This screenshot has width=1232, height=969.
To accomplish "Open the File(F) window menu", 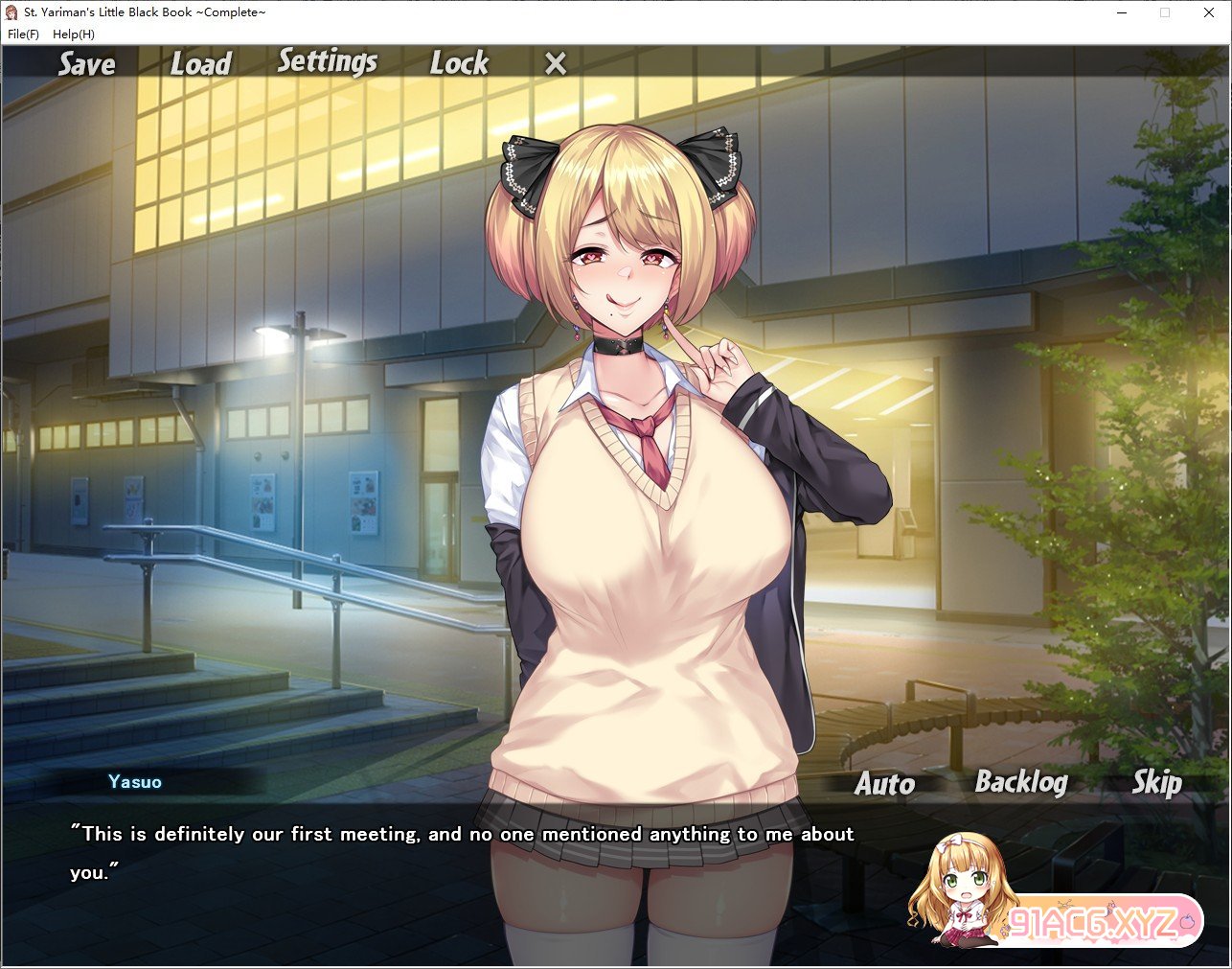I will pyautogui.click(x=23, y=35).
